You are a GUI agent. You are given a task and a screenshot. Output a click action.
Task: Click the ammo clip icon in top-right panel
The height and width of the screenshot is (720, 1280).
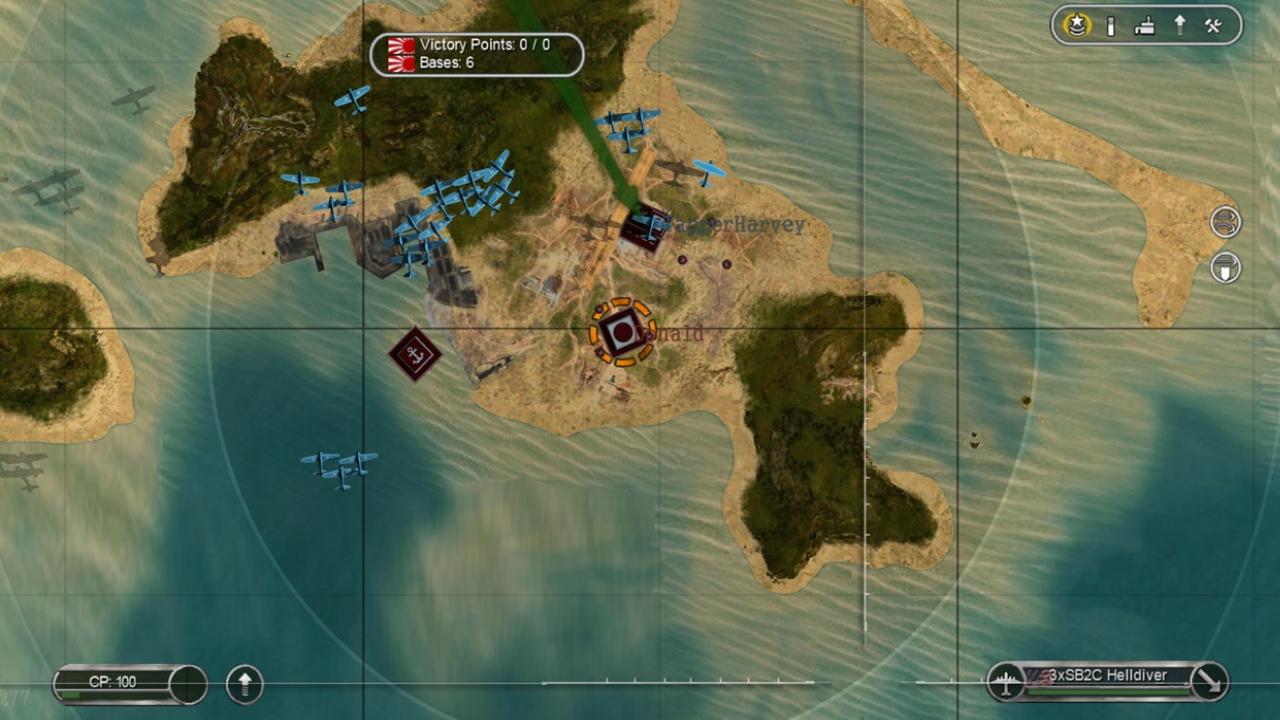click(x=1112, y=25)
